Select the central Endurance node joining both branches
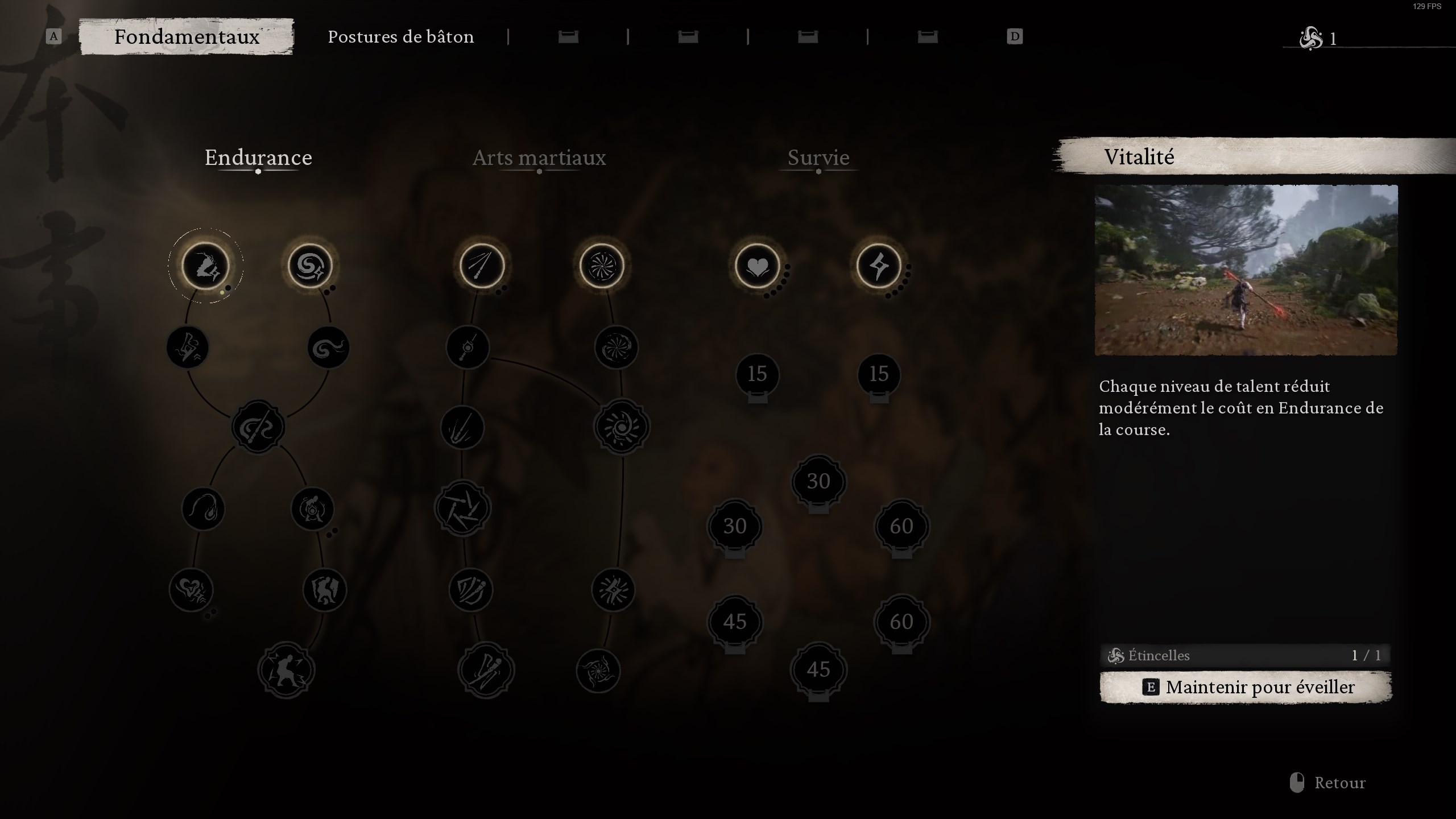The width and height of the screenshot is (1456, 819). 258,427
